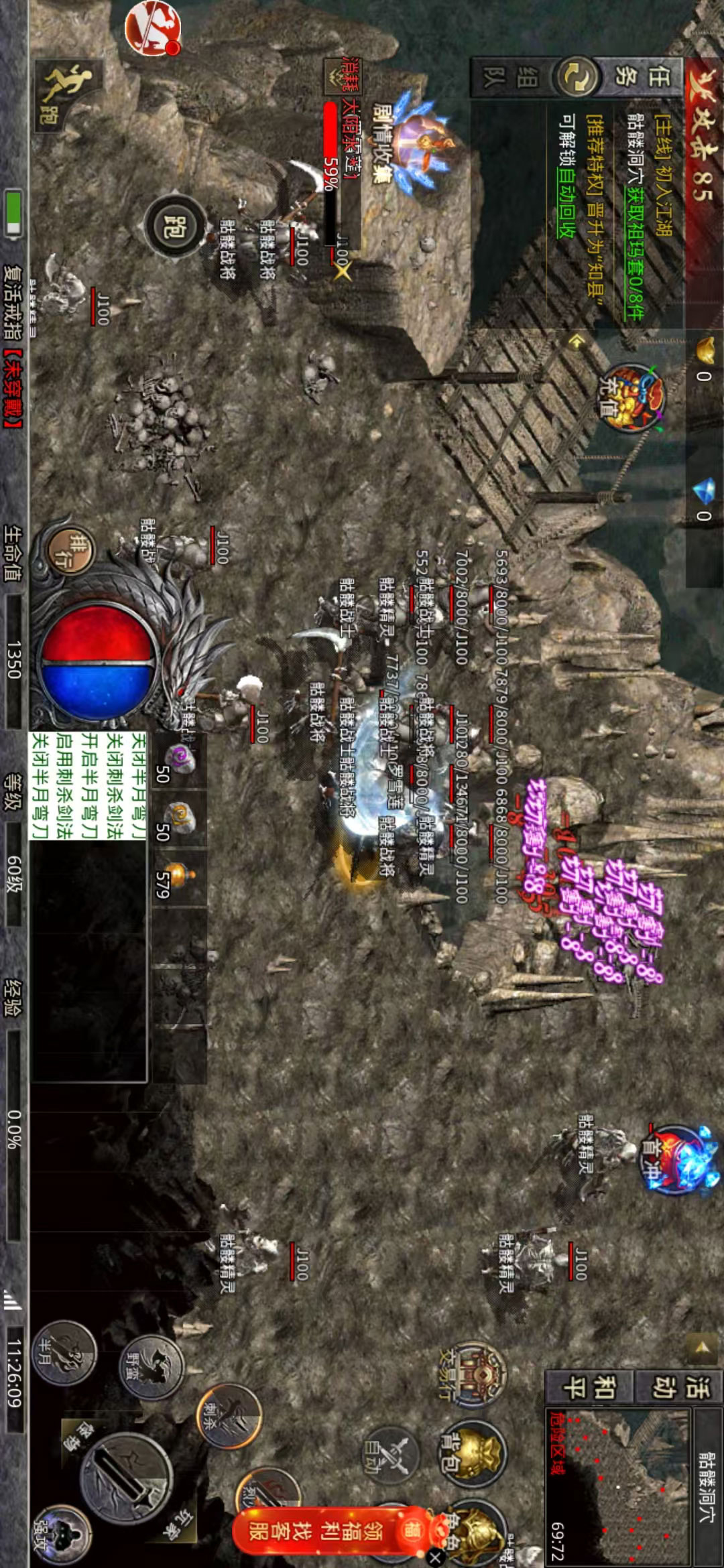Open the 充值 recharge icon
724x1568 pixels.
629,397
